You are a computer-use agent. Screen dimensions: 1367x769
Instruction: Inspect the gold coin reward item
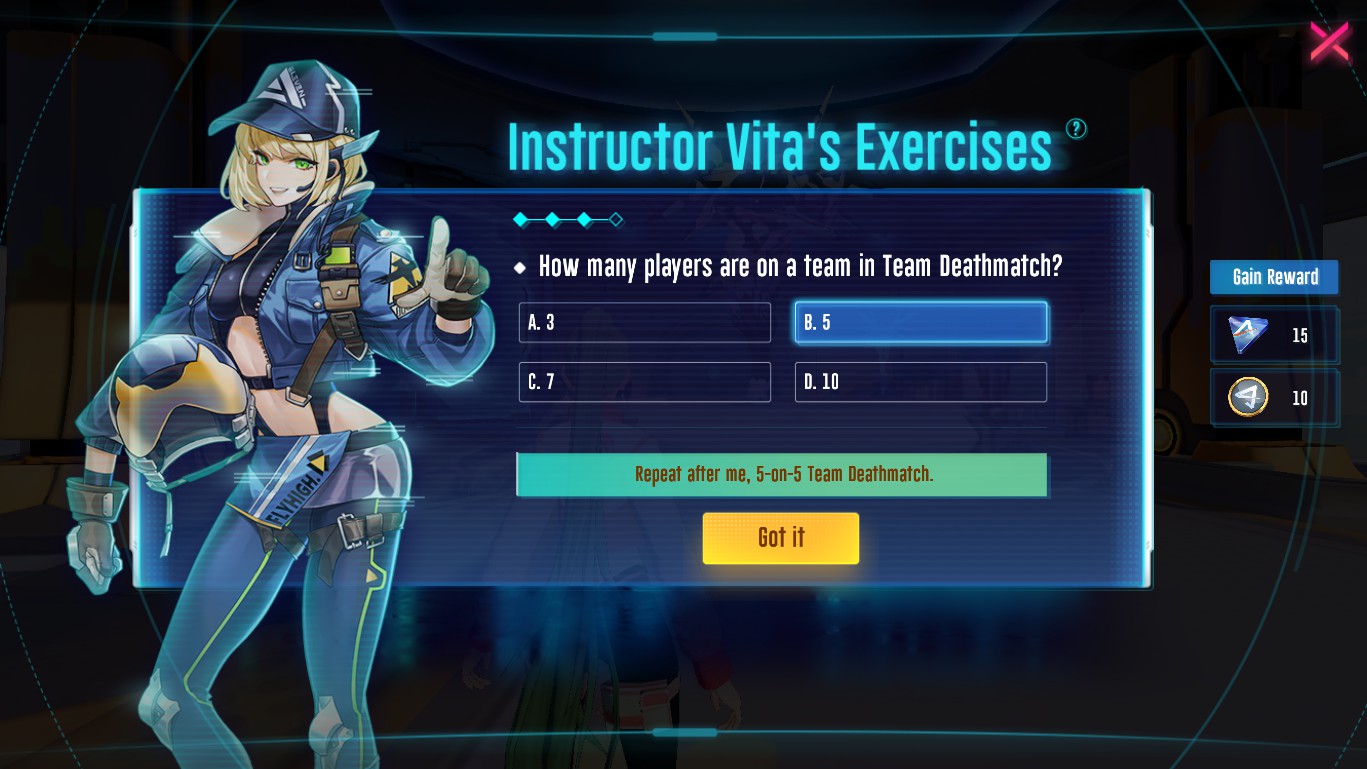[x=1248, y=398]
